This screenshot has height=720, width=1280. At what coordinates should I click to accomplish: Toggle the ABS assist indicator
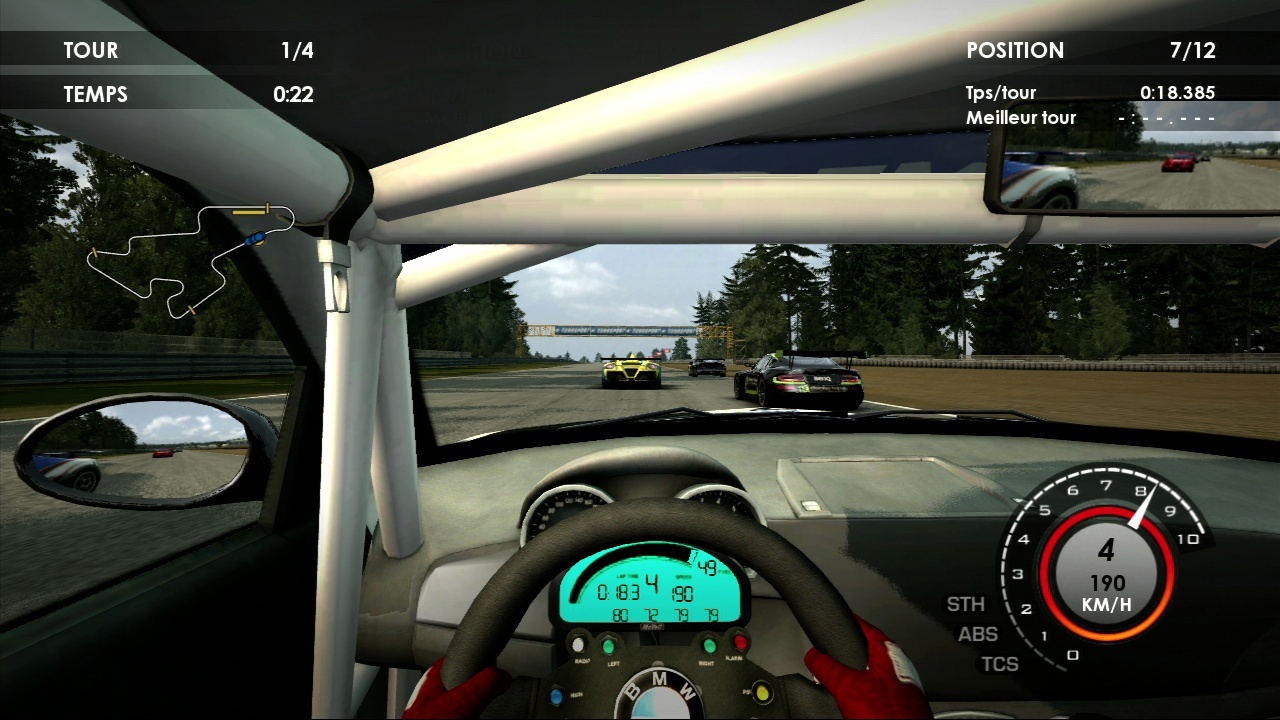point(978,634)
